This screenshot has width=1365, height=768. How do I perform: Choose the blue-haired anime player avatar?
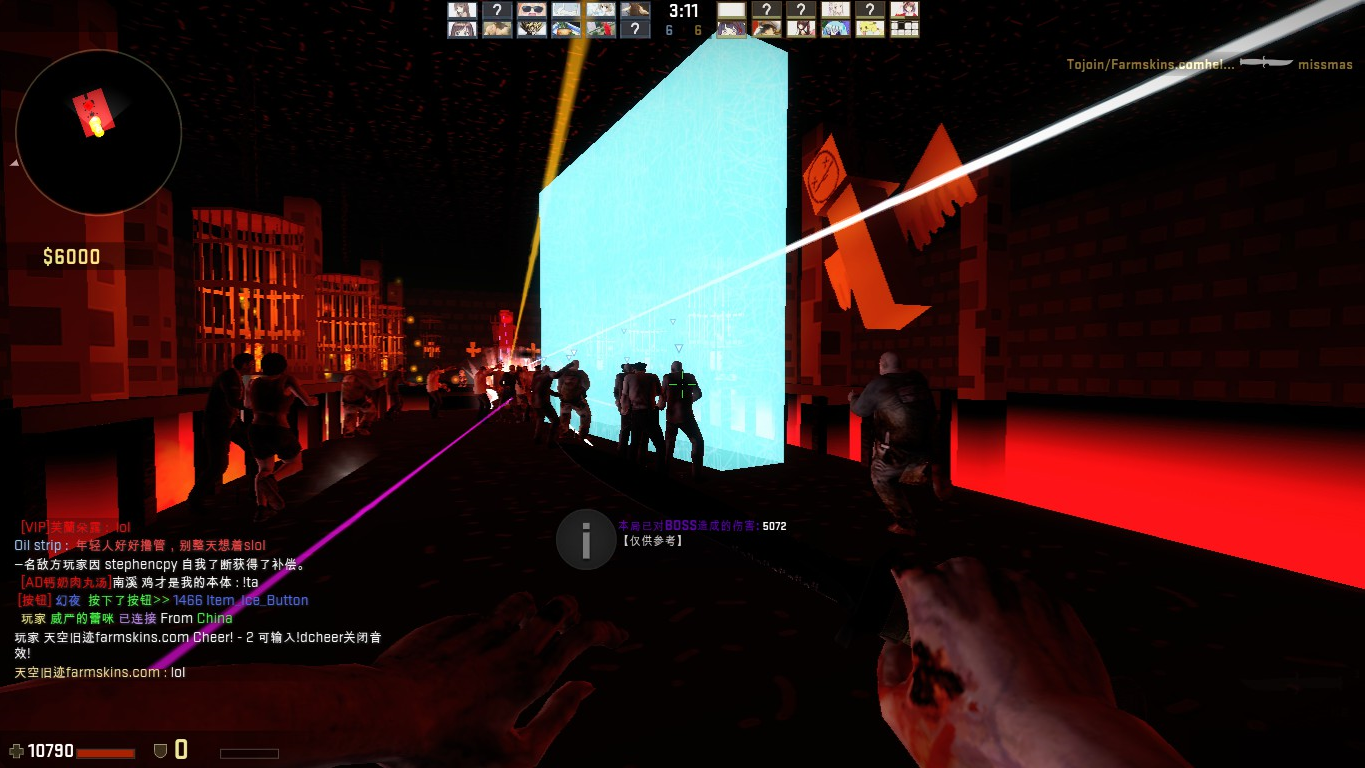pos(835,29)
